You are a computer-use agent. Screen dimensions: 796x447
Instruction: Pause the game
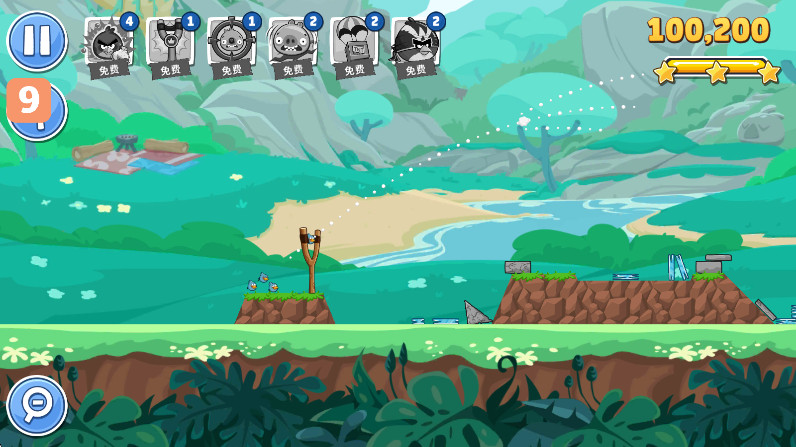coord(37,40)
